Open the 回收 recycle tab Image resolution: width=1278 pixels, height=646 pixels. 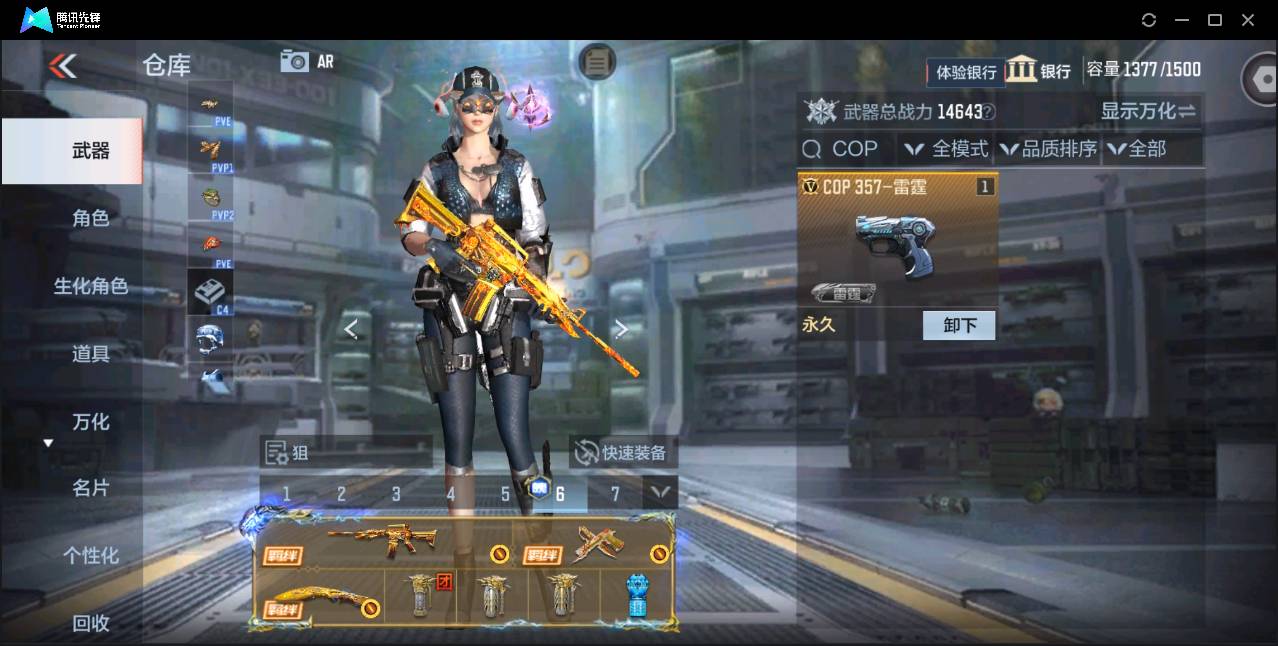90,623
